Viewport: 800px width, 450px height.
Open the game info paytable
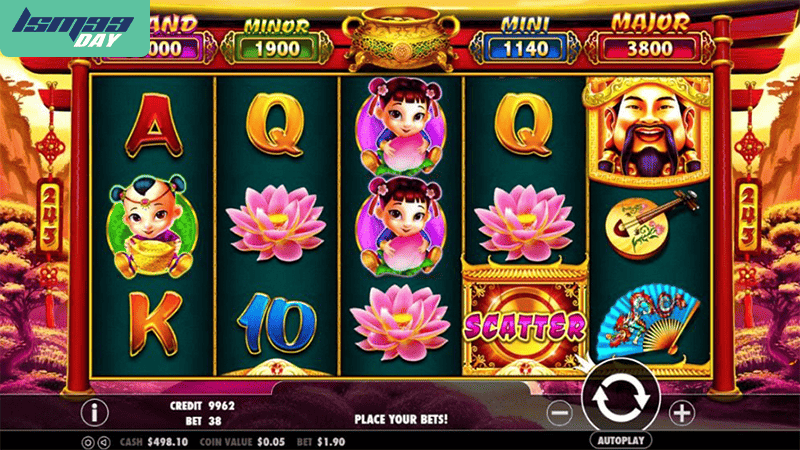[96, 411]
